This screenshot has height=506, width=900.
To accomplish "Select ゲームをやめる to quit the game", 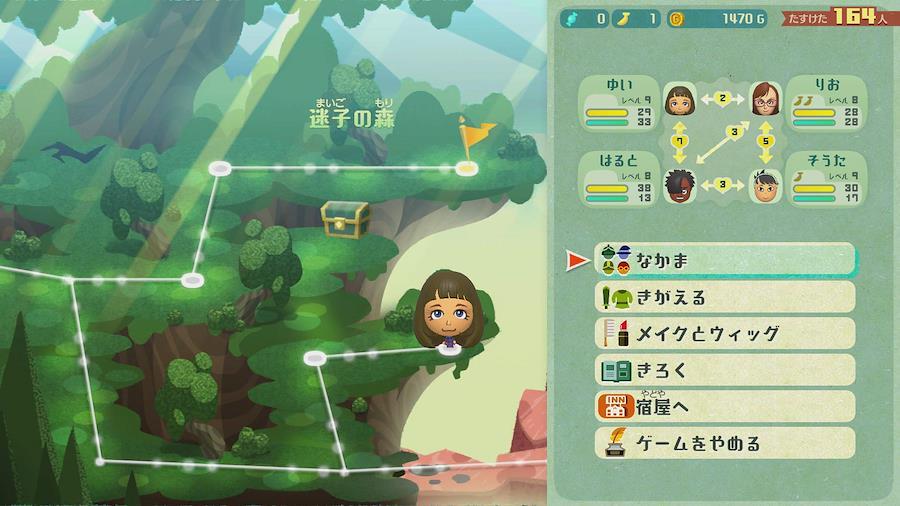I will (x=725, y=442).
